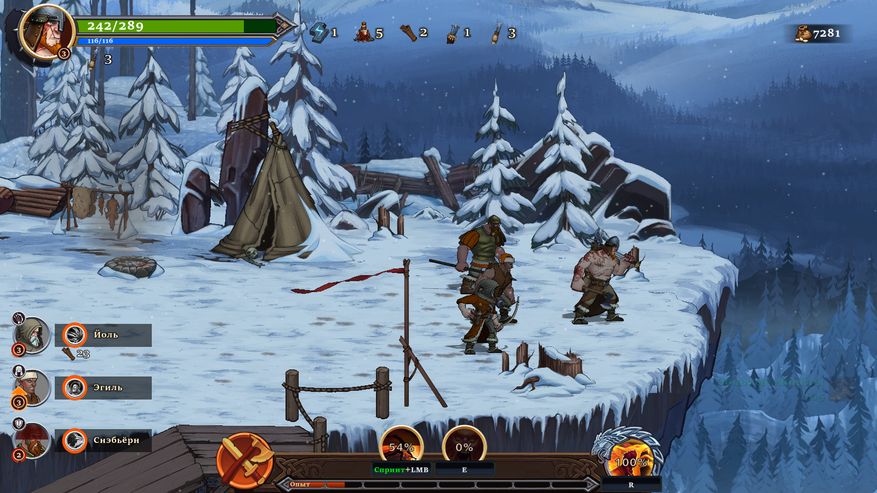Click the wood logs resource icon

point(408,32)
